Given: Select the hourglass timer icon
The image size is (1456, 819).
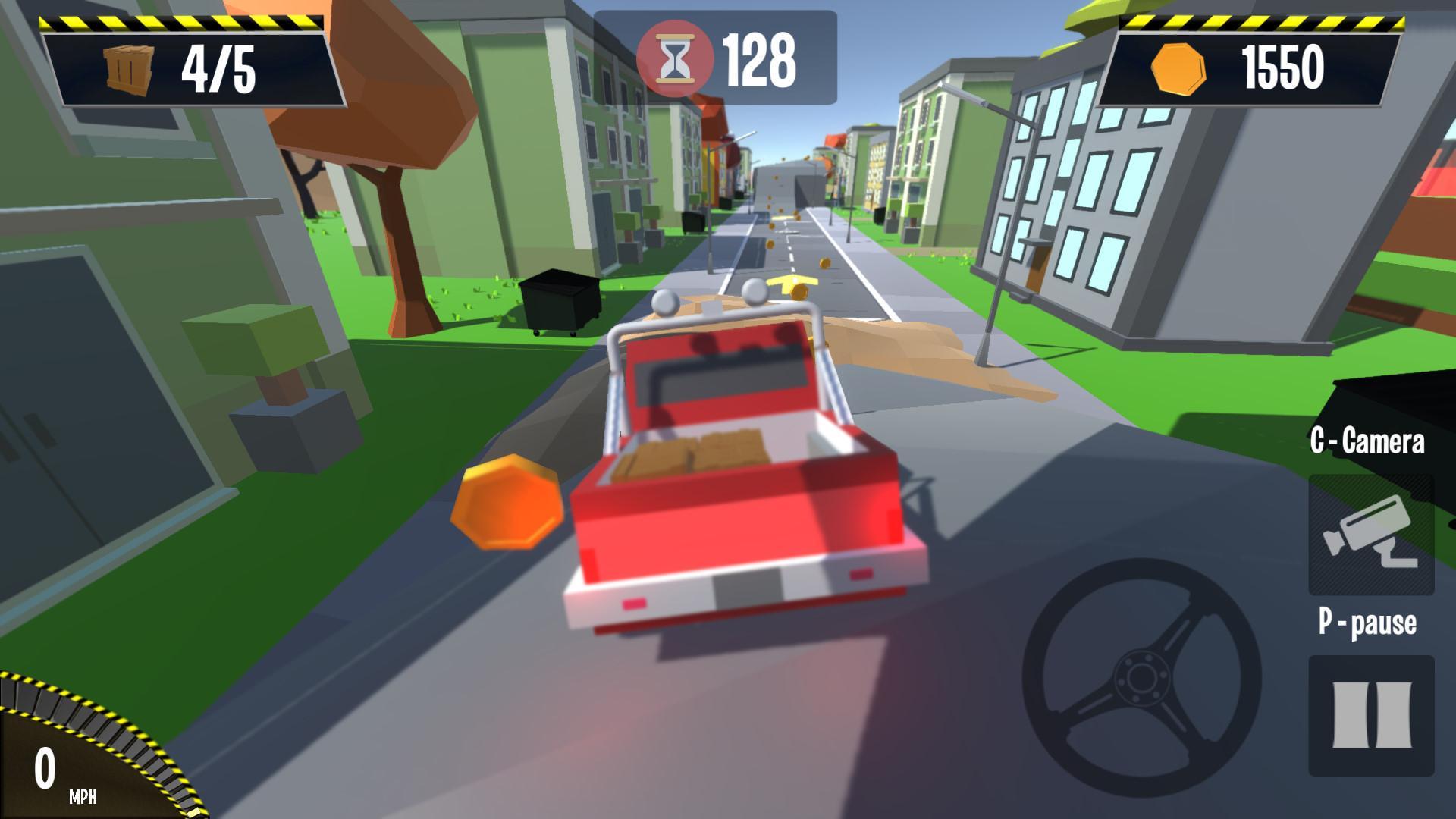Looking at the screenshot, I should pyautogui.click(x=677, y=57).
